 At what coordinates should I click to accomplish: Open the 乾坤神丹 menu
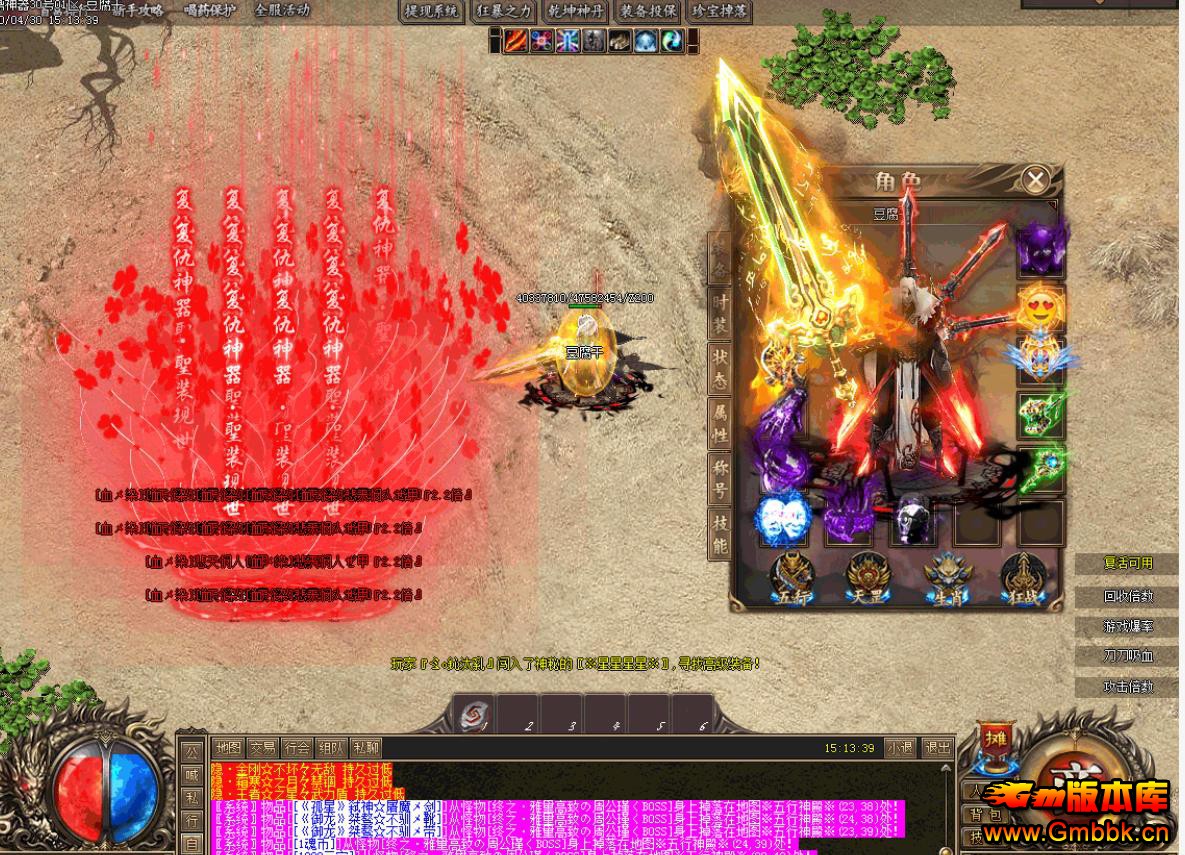577,11
